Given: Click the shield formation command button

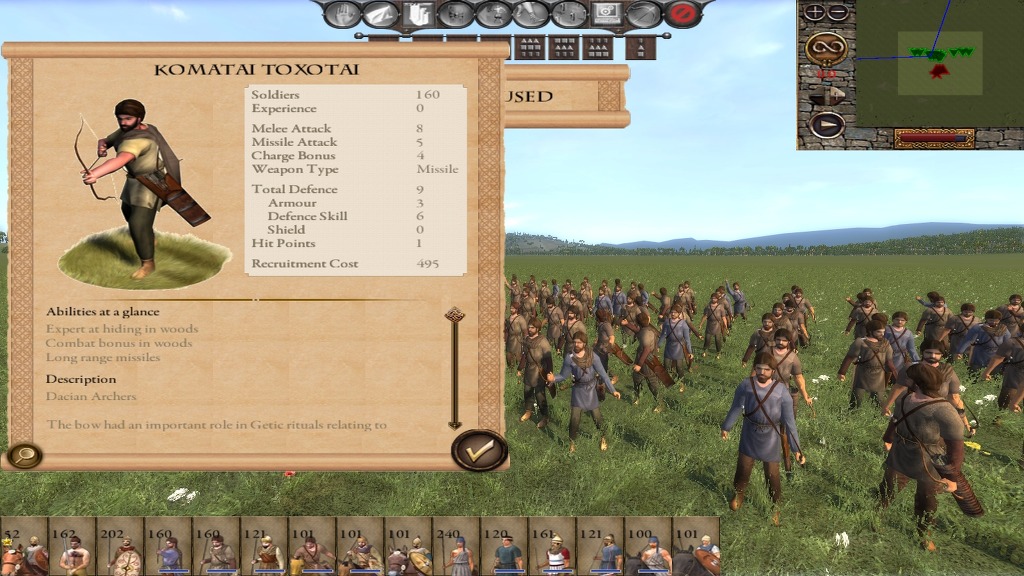Looking at the screenshot, I should (x=417, y=14).
